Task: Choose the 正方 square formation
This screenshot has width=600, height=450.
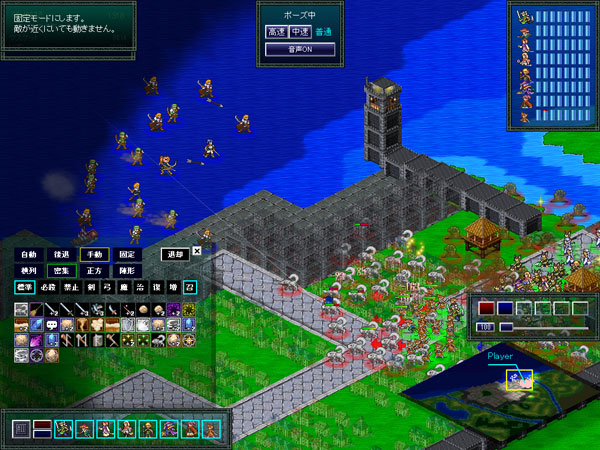Action: pos(93,271)
